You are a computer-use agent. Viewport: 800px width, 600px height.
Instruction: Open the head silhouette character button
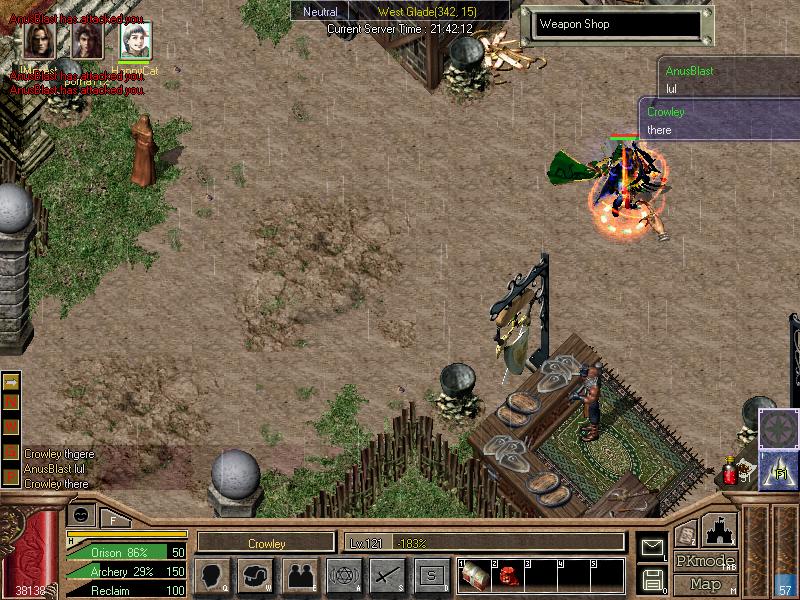coord(212,575)
